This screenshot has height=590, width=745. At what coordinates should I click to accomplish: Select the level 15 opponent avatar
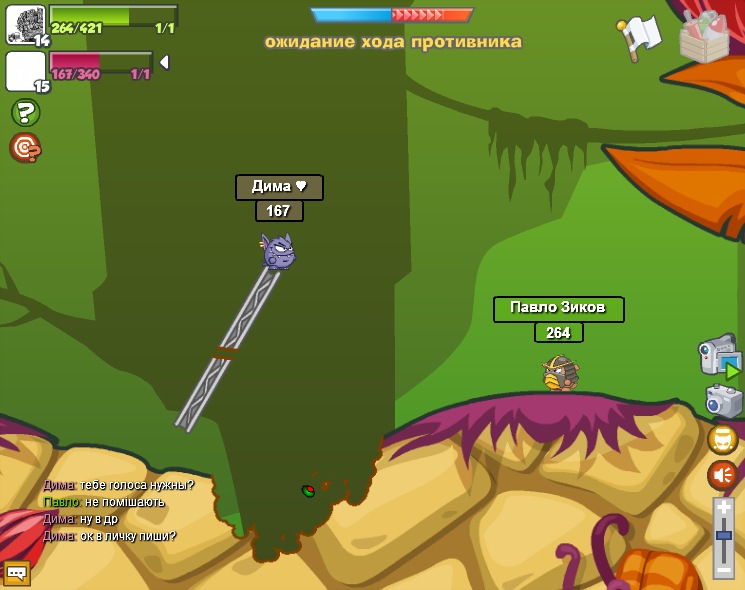(x=25, y=71)
